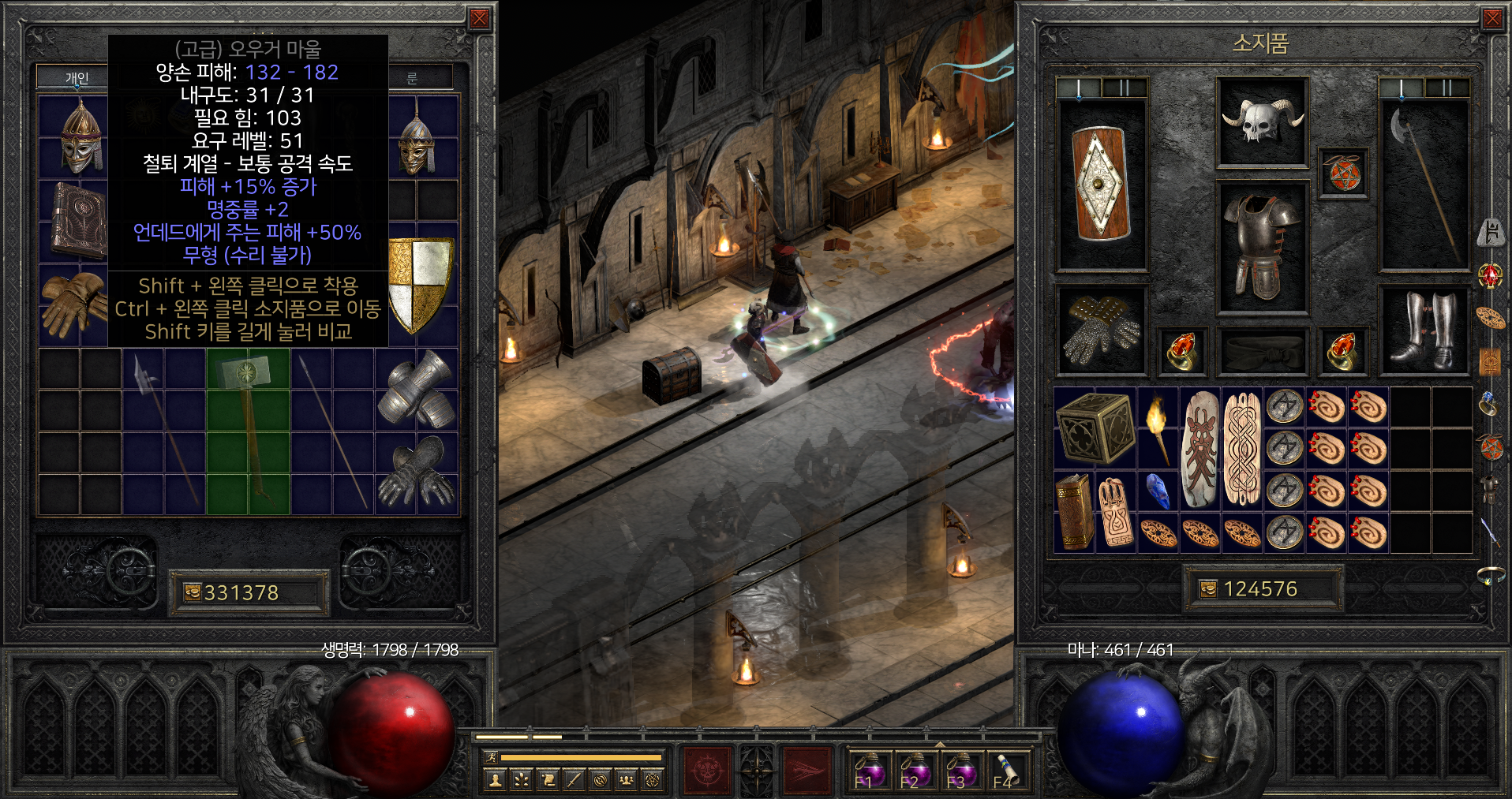Open the character screen button
The width and height of the screenshot is (1512, 799).
496,780
